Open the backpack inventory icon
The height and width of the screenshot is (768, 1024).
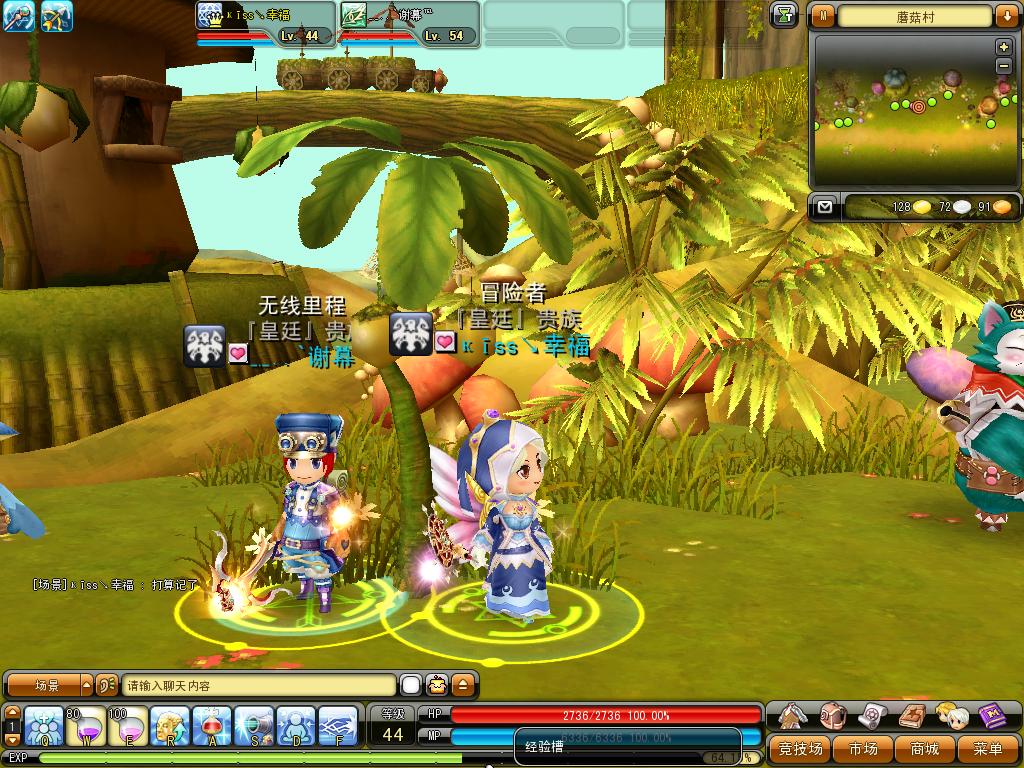[x=833, y=716]
